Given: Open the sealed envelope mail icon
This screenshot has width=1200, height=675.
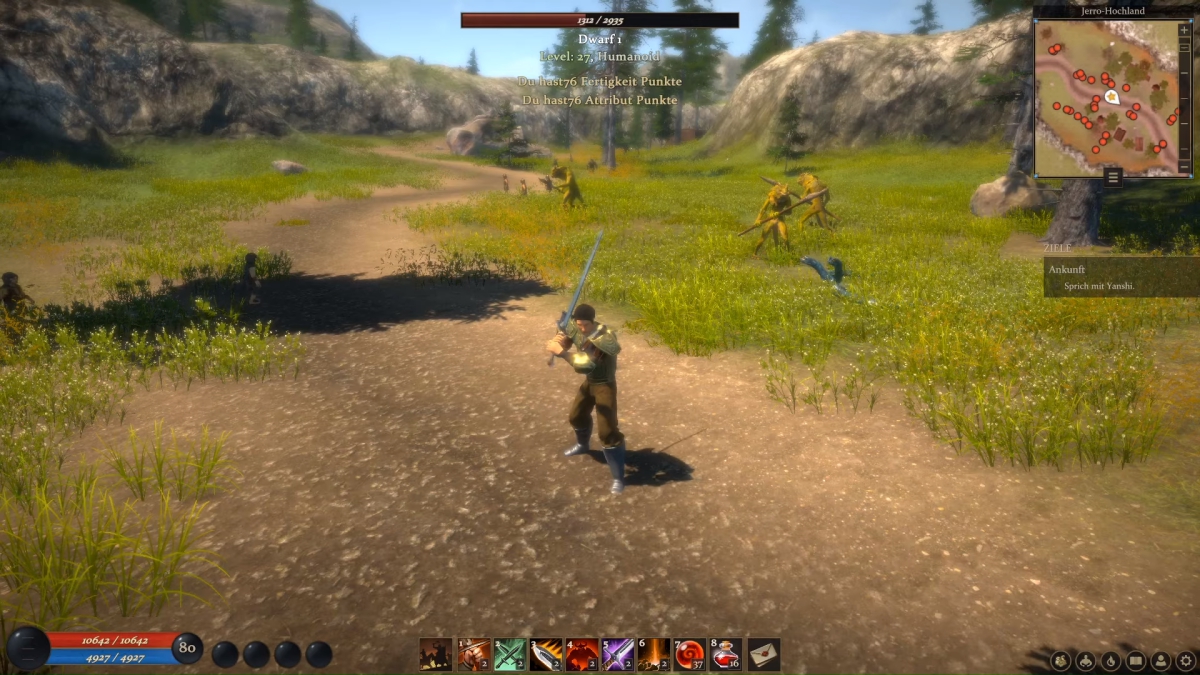Looking at the screenshot, I should pyautogui.click(x=764, y=654).
